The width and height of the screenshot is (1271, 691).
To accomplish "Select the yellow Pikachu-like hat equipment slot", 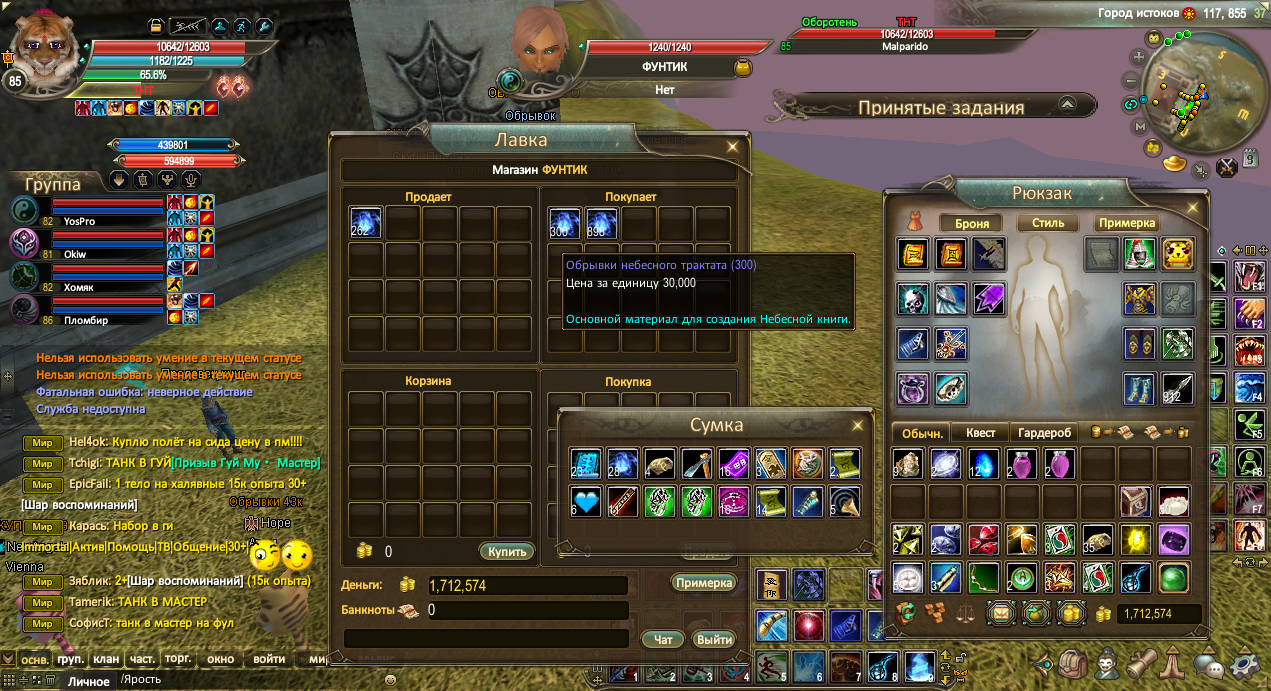I will point(1177,254).
